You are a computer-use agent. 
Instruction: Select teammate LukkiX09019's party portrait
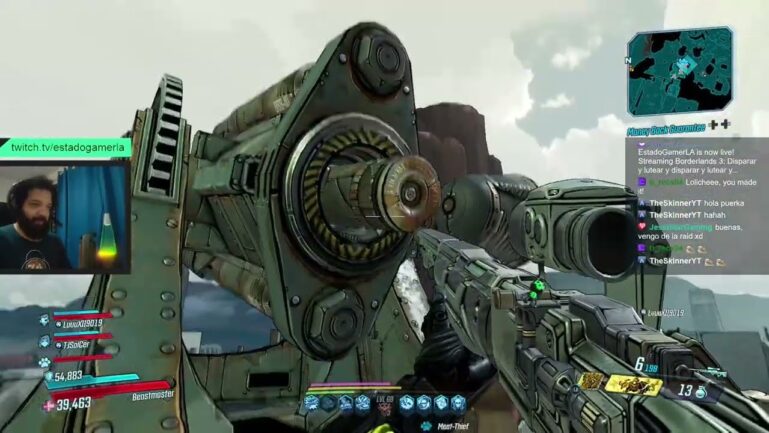coord(44,321)
